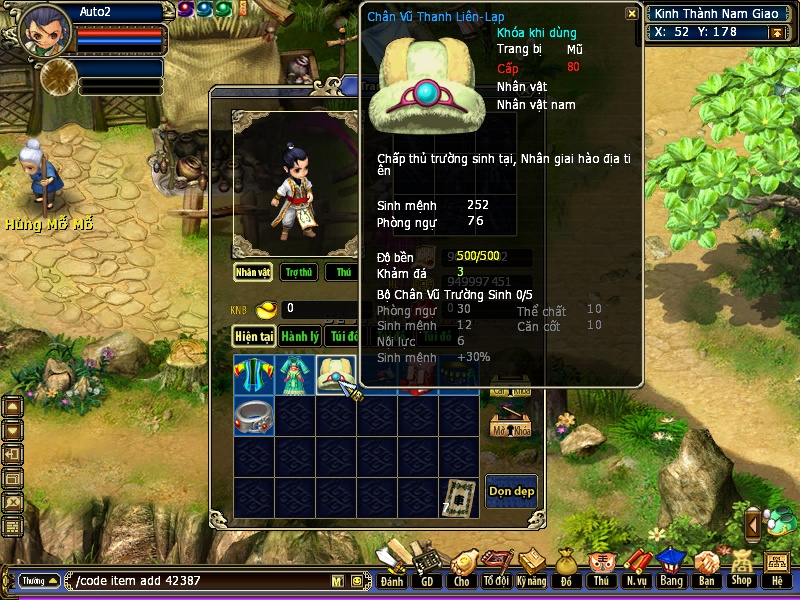The height and width of the screenshot is (600, 800).
Task: Pick the silver ring in inventory
Action: (254, 415)
